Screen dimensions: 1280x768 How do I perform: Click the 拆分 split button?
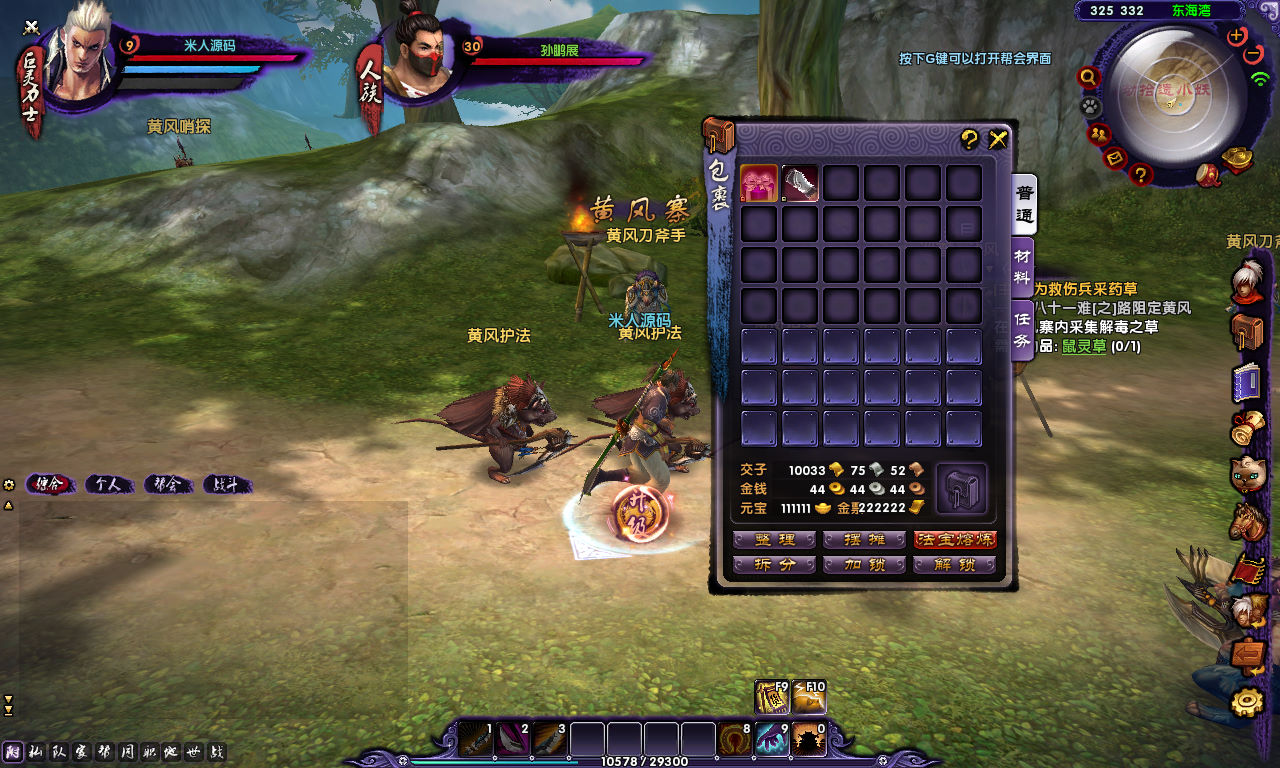(x=774, y=565)
